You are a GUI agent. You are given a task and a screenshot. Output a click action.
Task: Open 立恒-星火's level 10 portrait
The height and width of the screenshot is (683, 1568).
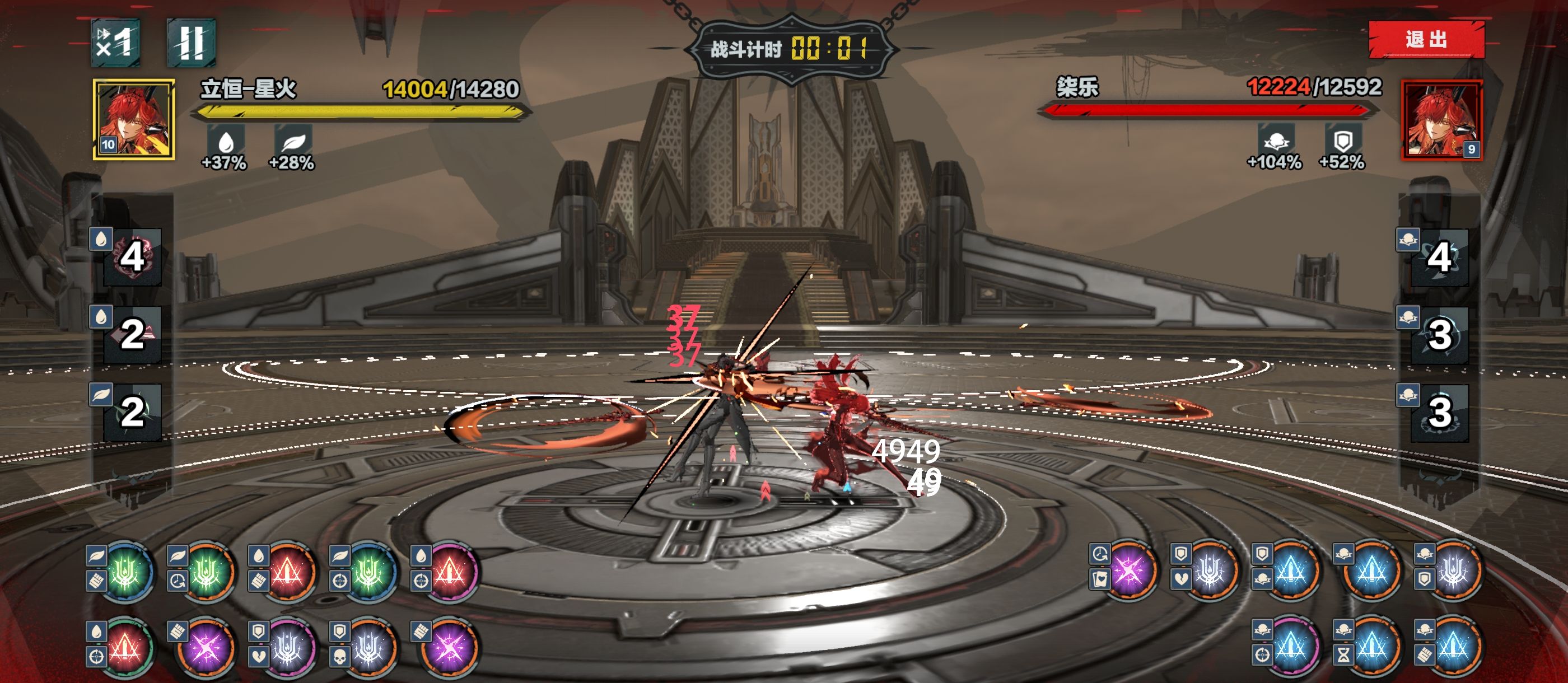(134, 119)
